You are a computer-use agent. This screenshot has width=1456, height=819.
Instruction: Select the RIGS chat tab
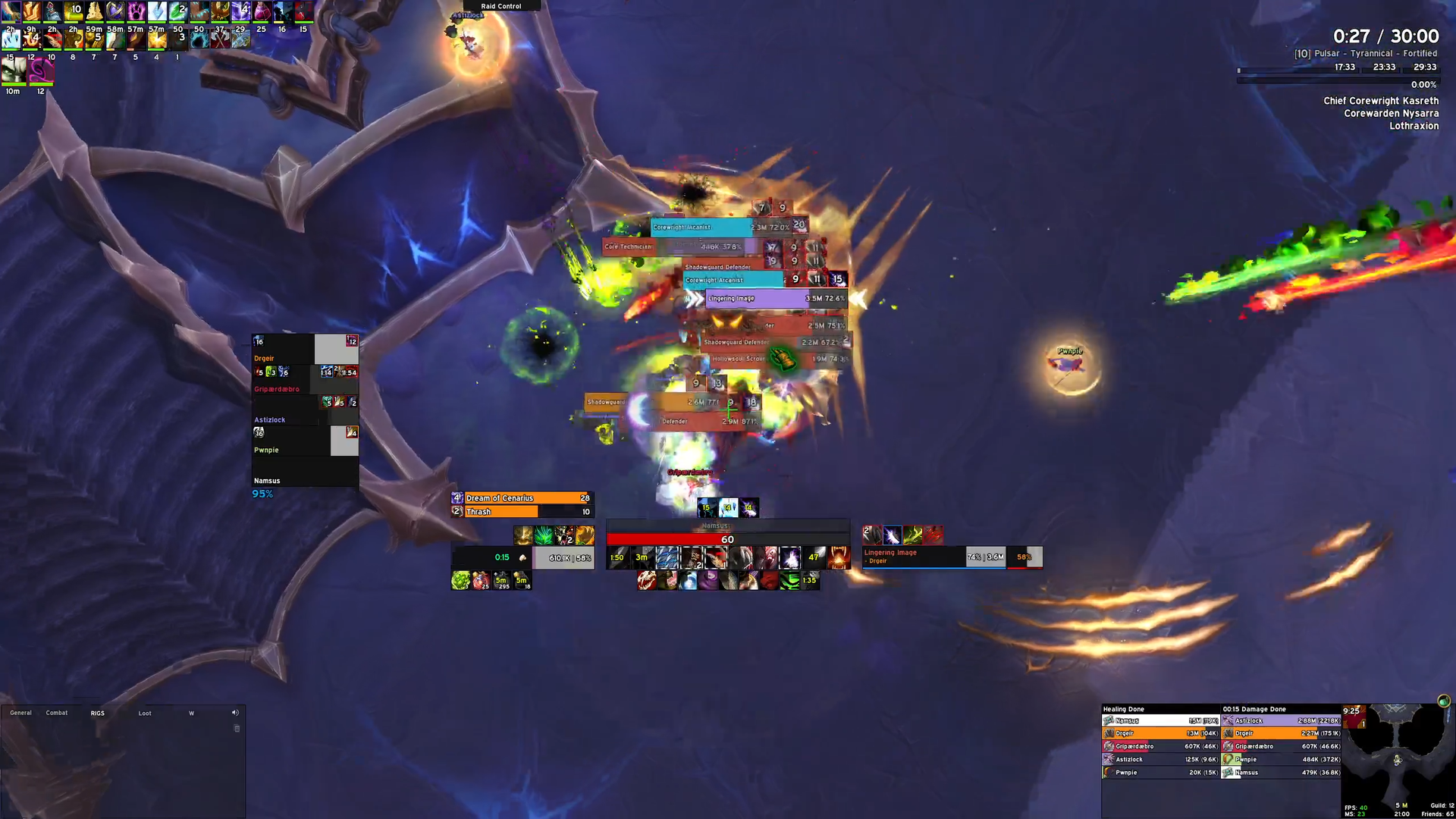[x=98, y=713]
